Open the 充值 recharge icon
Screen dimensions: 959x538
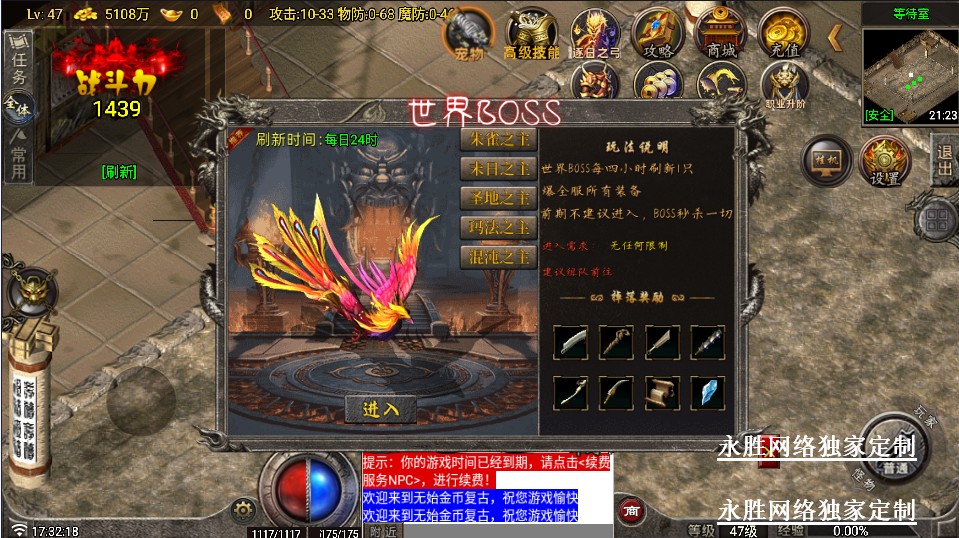(784, 34)
